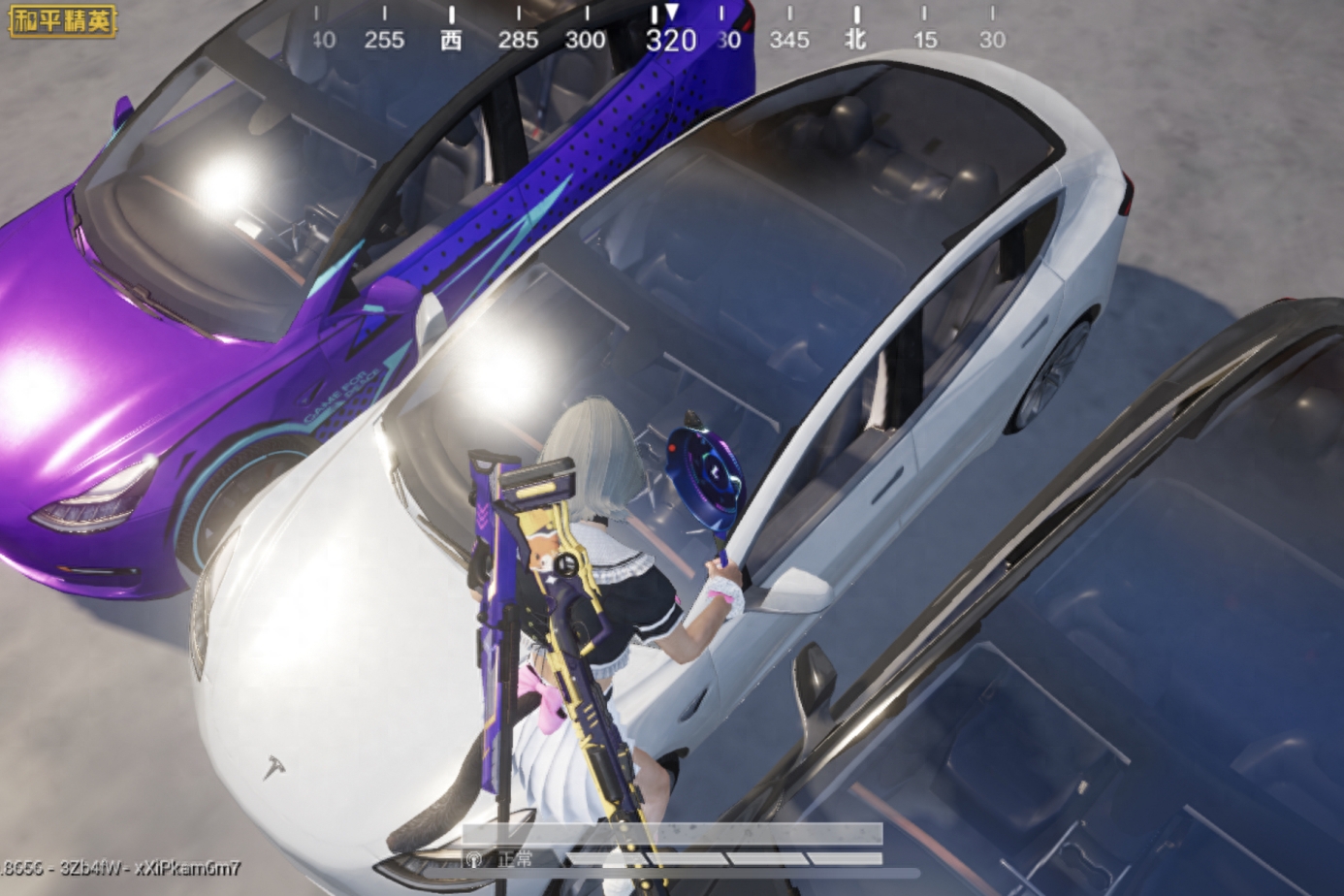Click the compass heading strip
Viewport: 1344px width, 896px height.
657,31
